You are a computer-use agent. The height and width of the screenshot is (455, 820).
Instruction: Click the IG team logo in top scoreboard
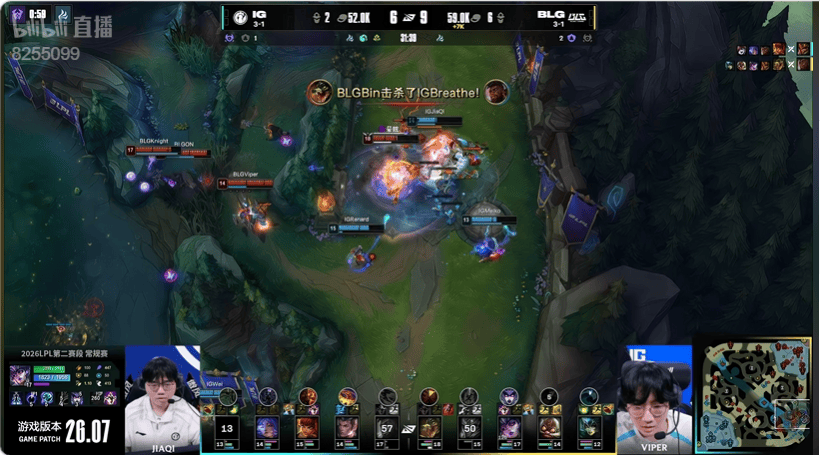pyautogui.click(x=240, y=17)
